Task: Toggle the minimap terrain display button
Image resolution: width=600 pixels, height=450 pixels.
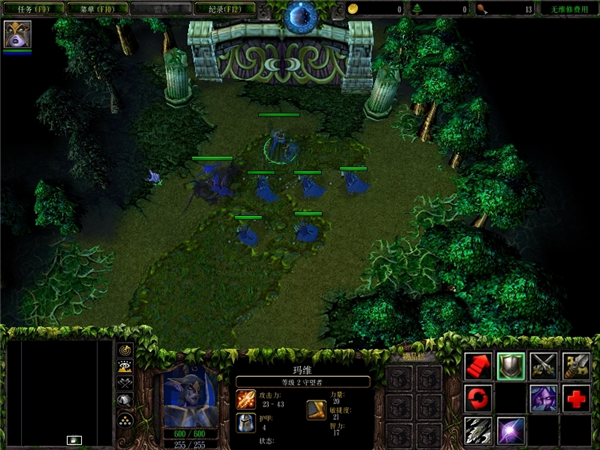Action: tap(126, 367)
